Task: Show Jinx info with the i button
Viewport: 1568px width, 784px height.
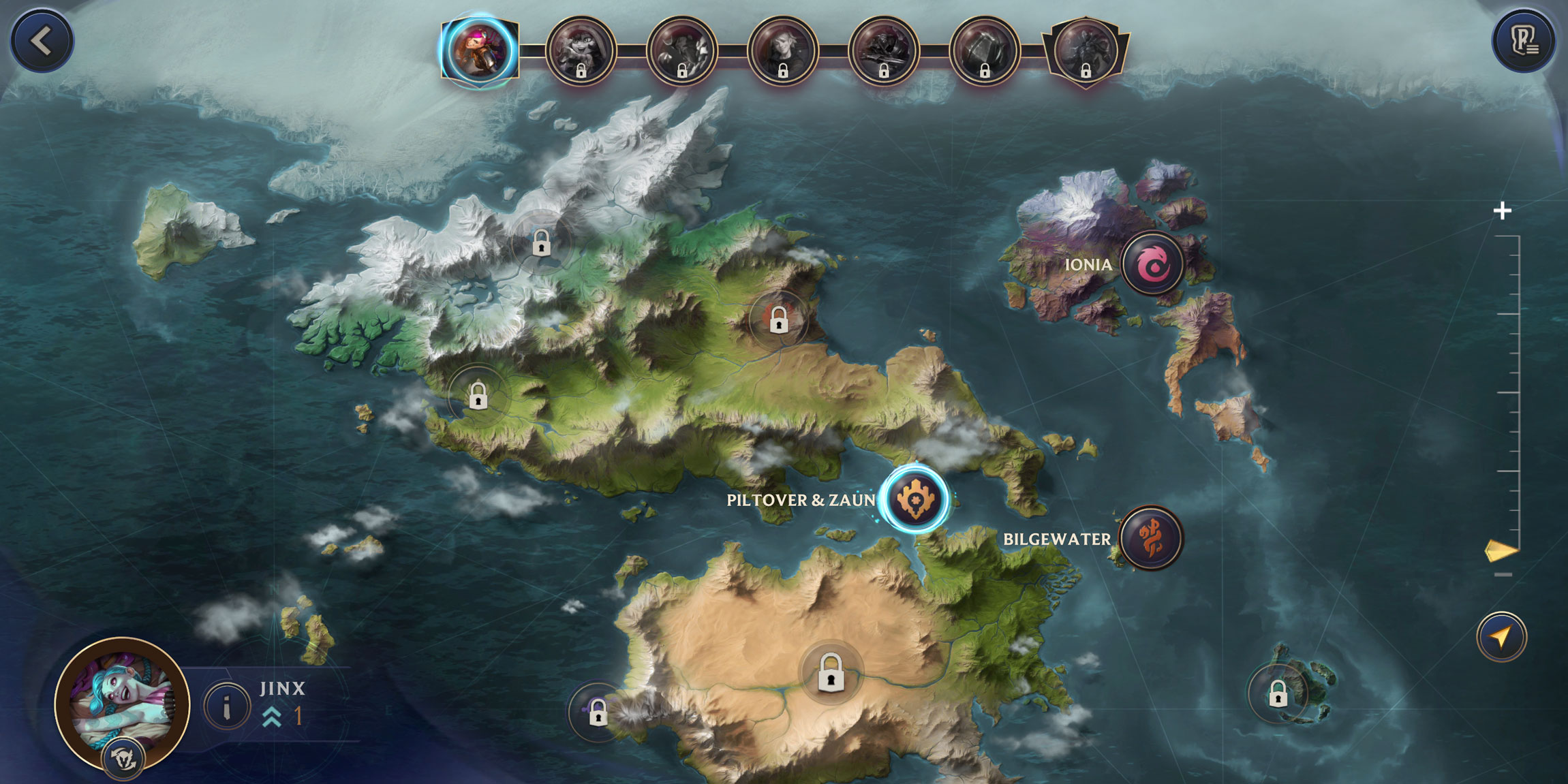Action: pos(227,706)
